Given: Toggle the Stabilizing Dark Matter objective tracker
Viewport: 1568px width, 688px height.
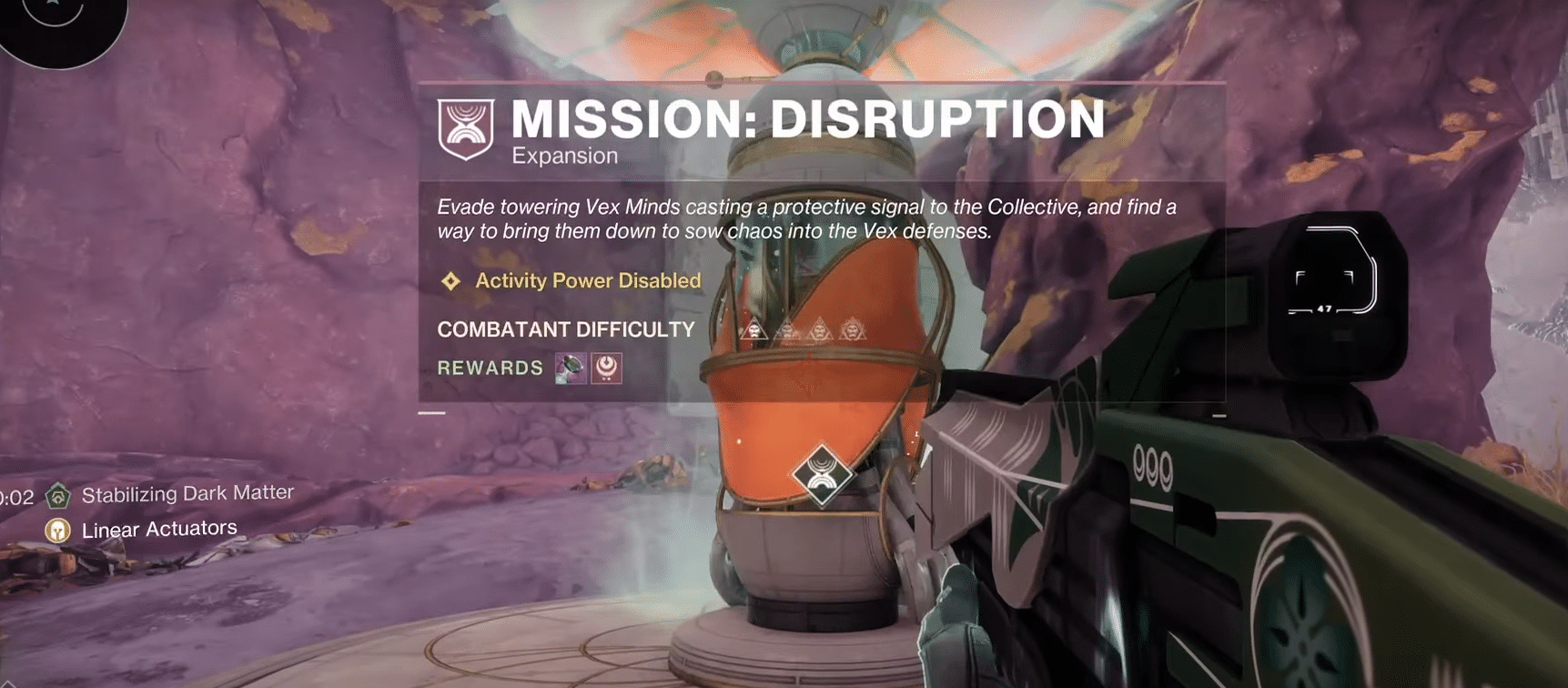Looking at the screenshot, I should pyautogui.click(x=187, y=493).
